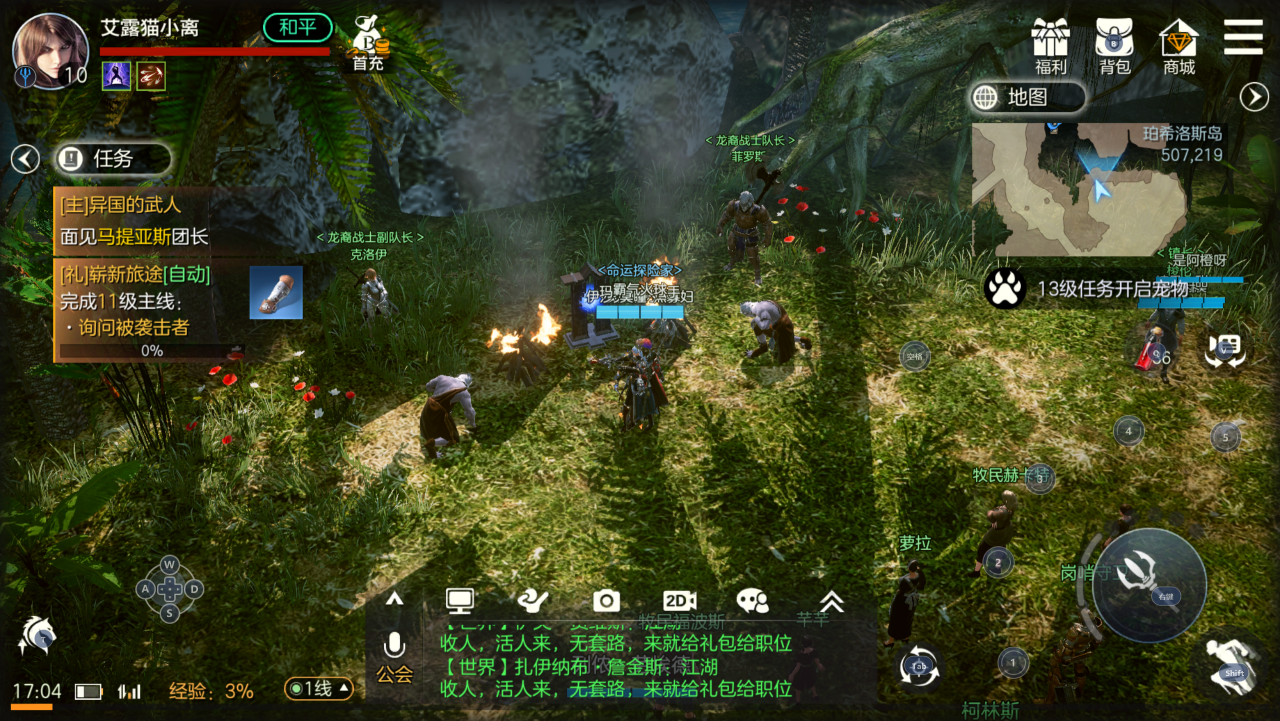
Task: Toggle the 和平 peace mode button
Action: coord(297,27)
